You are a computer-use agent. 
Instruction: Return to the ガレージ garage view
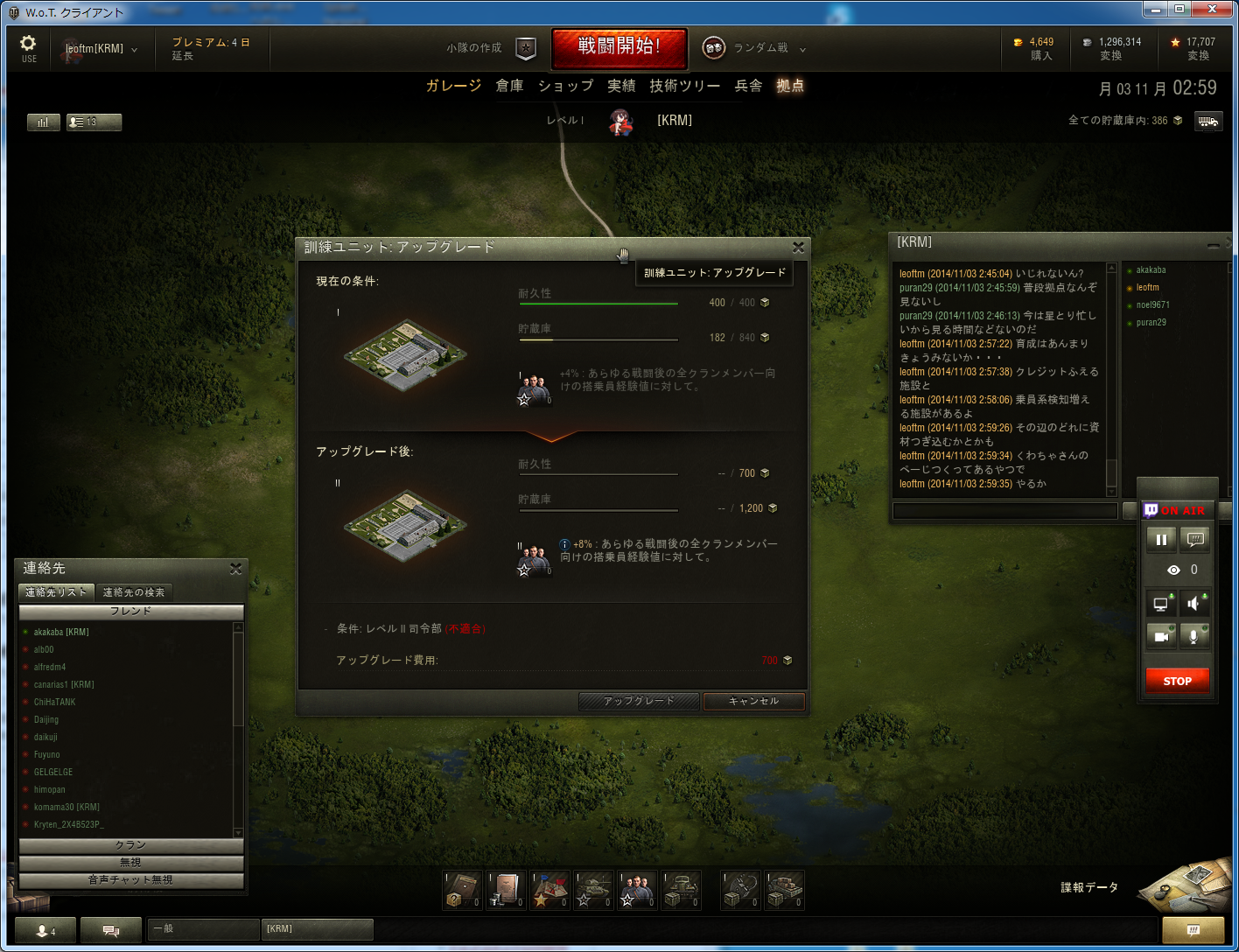(453, 86)
